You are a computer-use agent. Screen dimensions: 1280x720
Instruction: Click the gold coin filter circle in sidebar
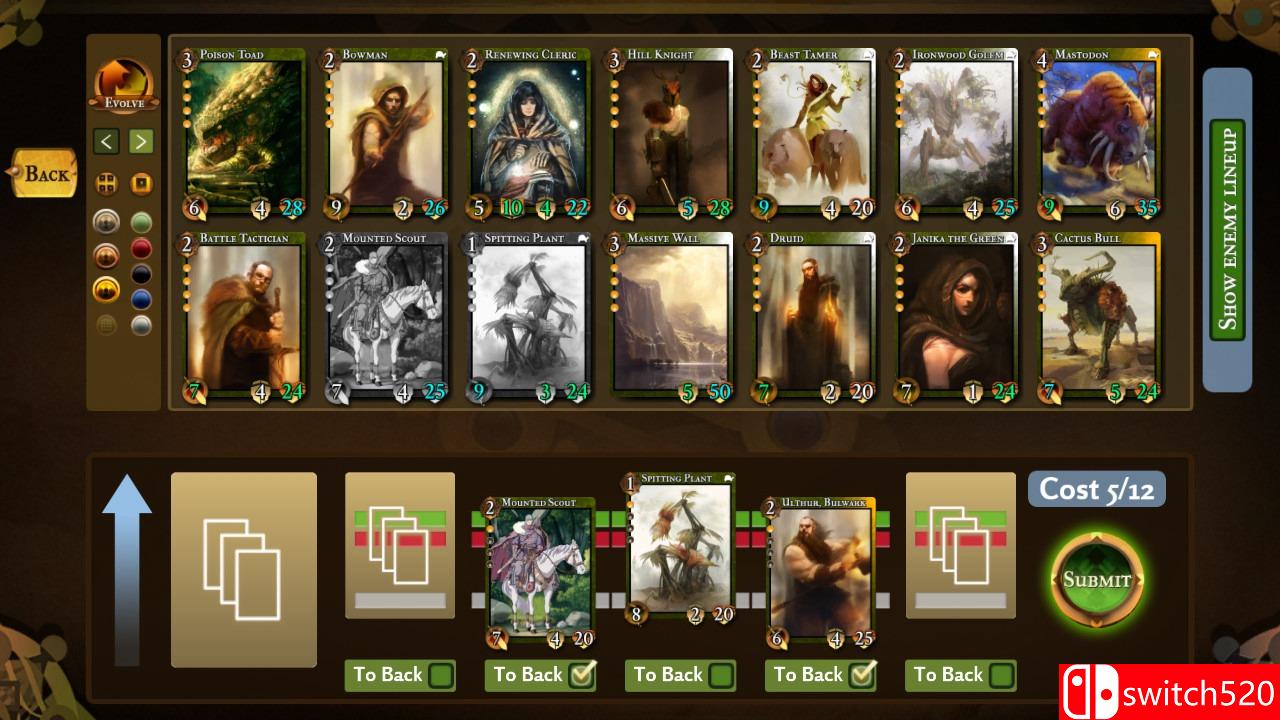point(106,289)
